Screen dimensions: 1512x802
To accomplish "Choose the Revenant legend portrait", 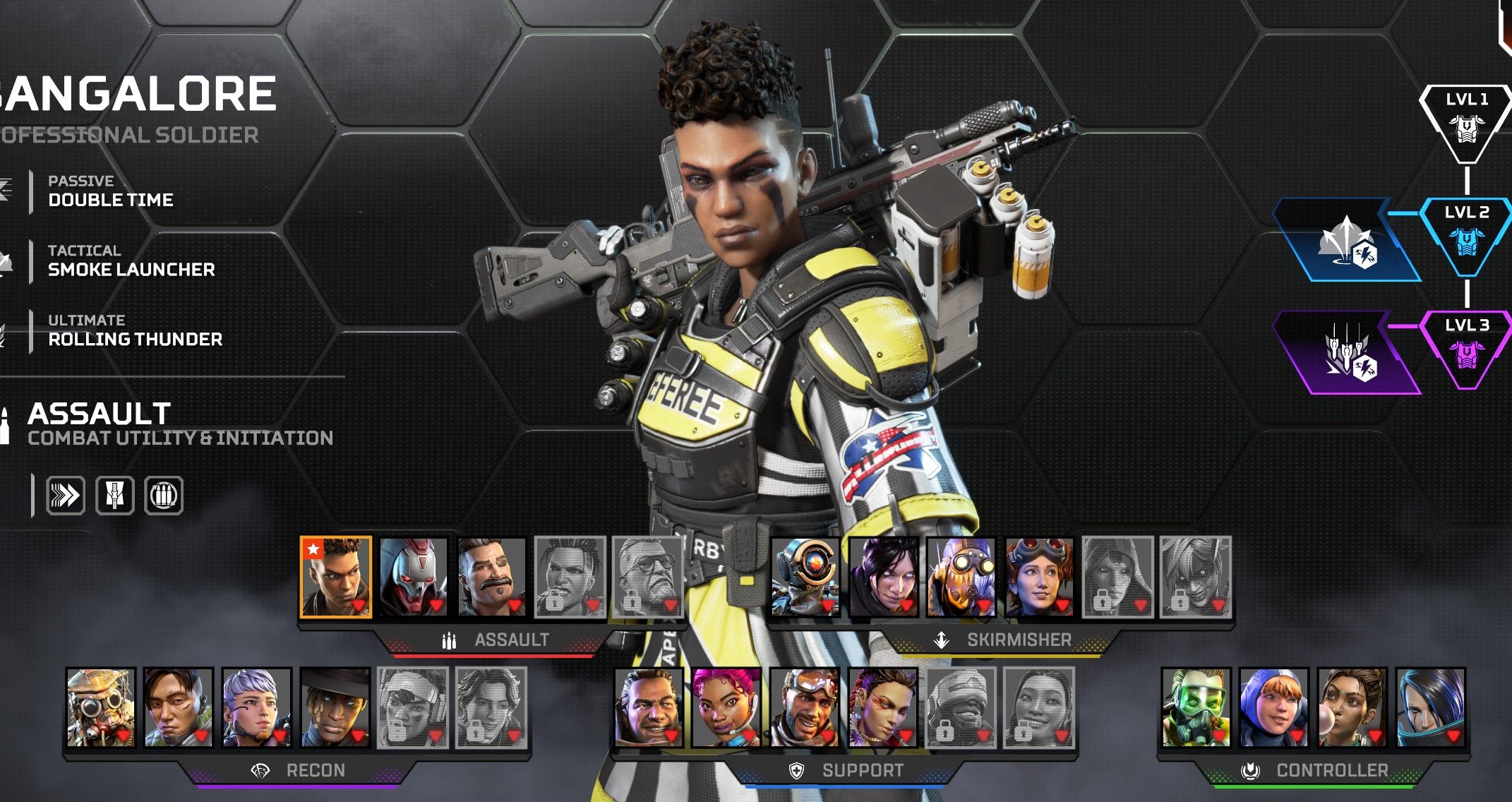I will click(414, 577).
